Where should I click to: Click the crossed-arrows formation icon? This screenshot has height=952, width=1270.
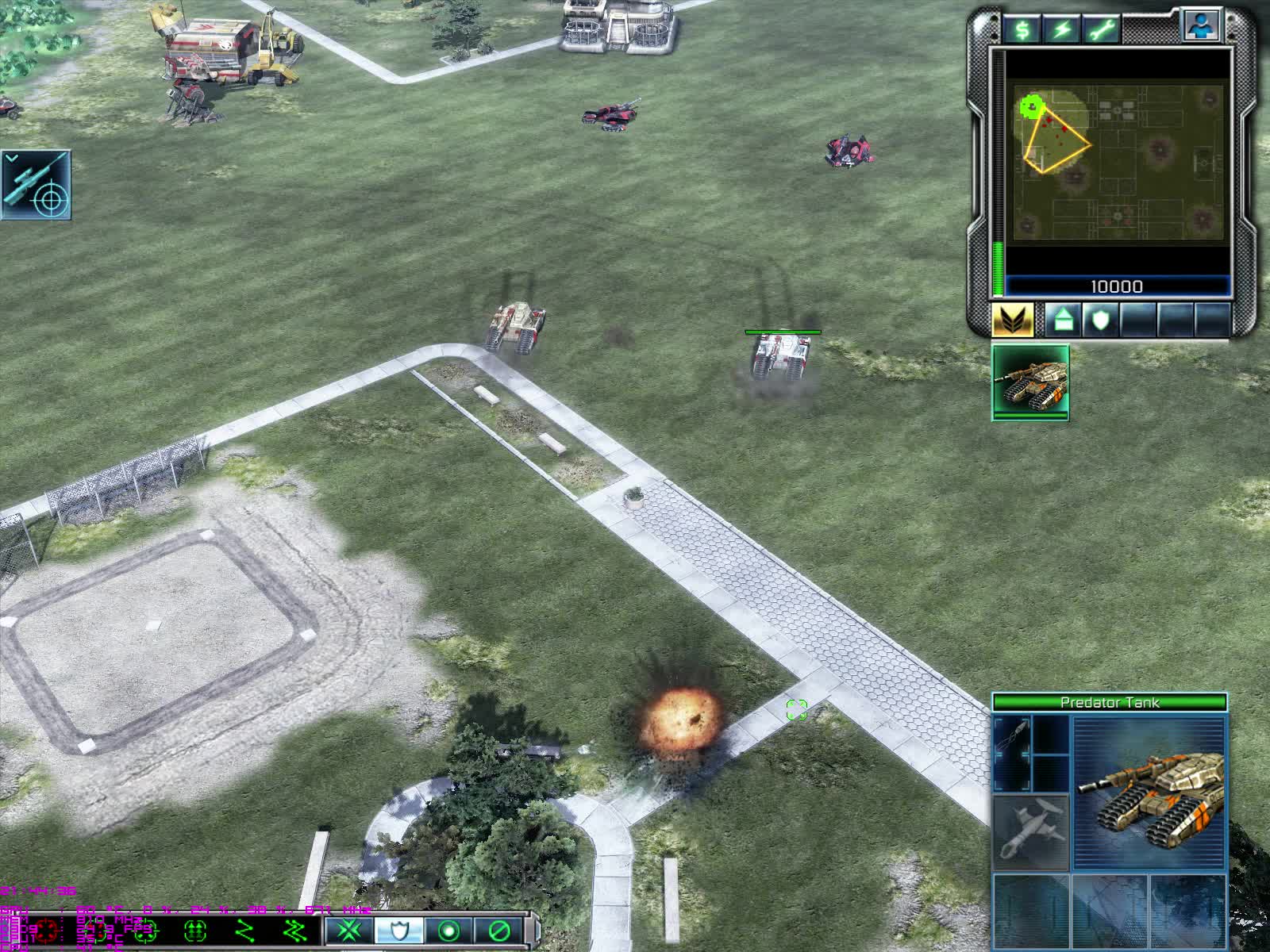(348, 934)
